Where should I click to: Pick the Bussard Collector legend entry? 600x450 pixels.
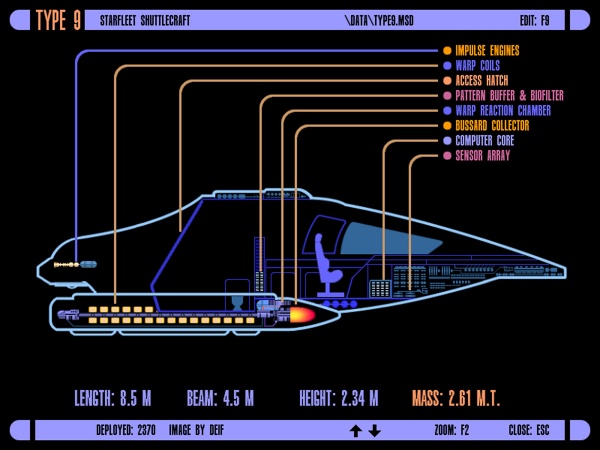(x=492, y=126)
